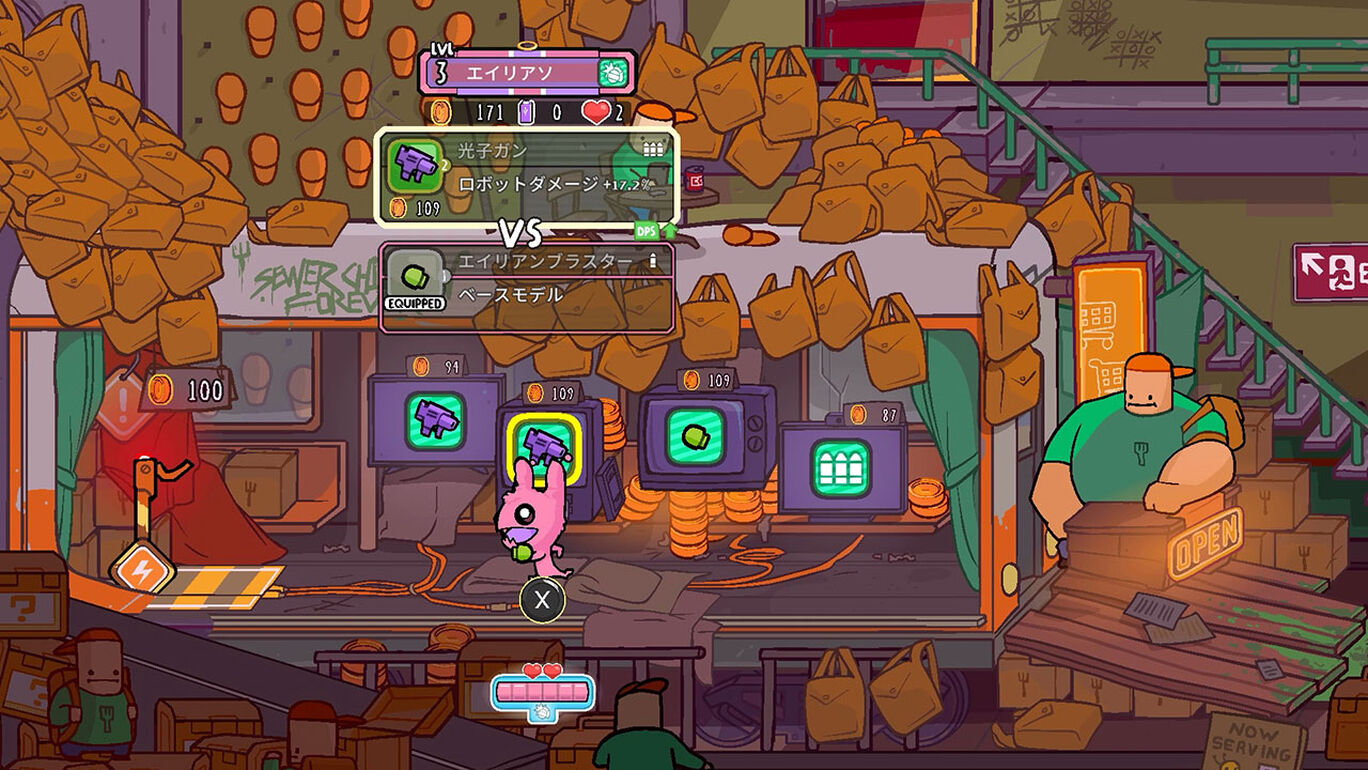Click the エイリアソ player name banner

(x=511, y=73)
